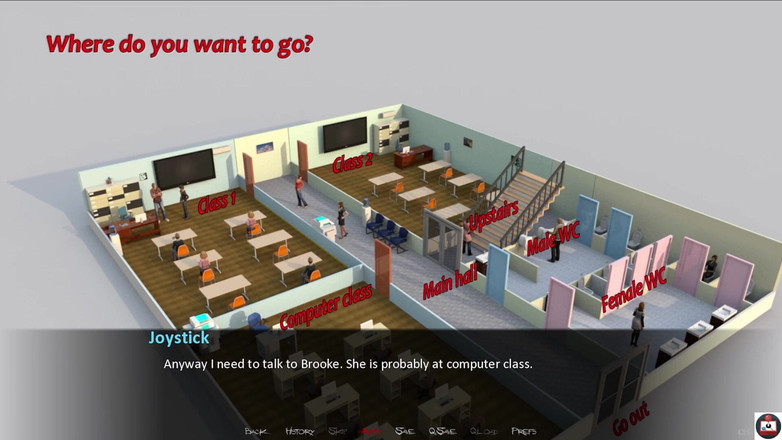Quick save with Q.Save
782x440 pixels.
(x=442, y=431)
